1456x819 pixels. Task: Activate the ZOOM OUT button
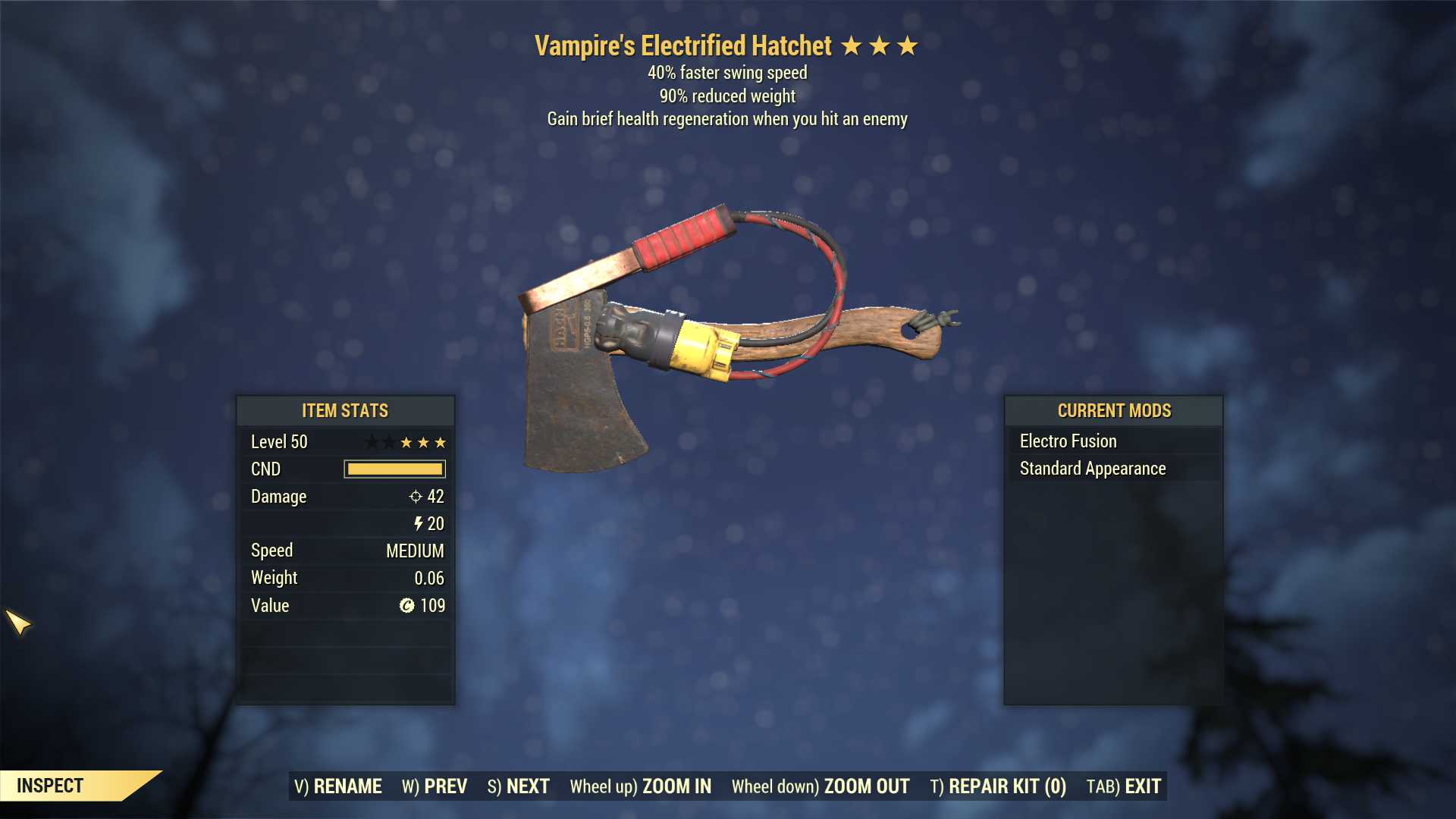coord(821,786)
